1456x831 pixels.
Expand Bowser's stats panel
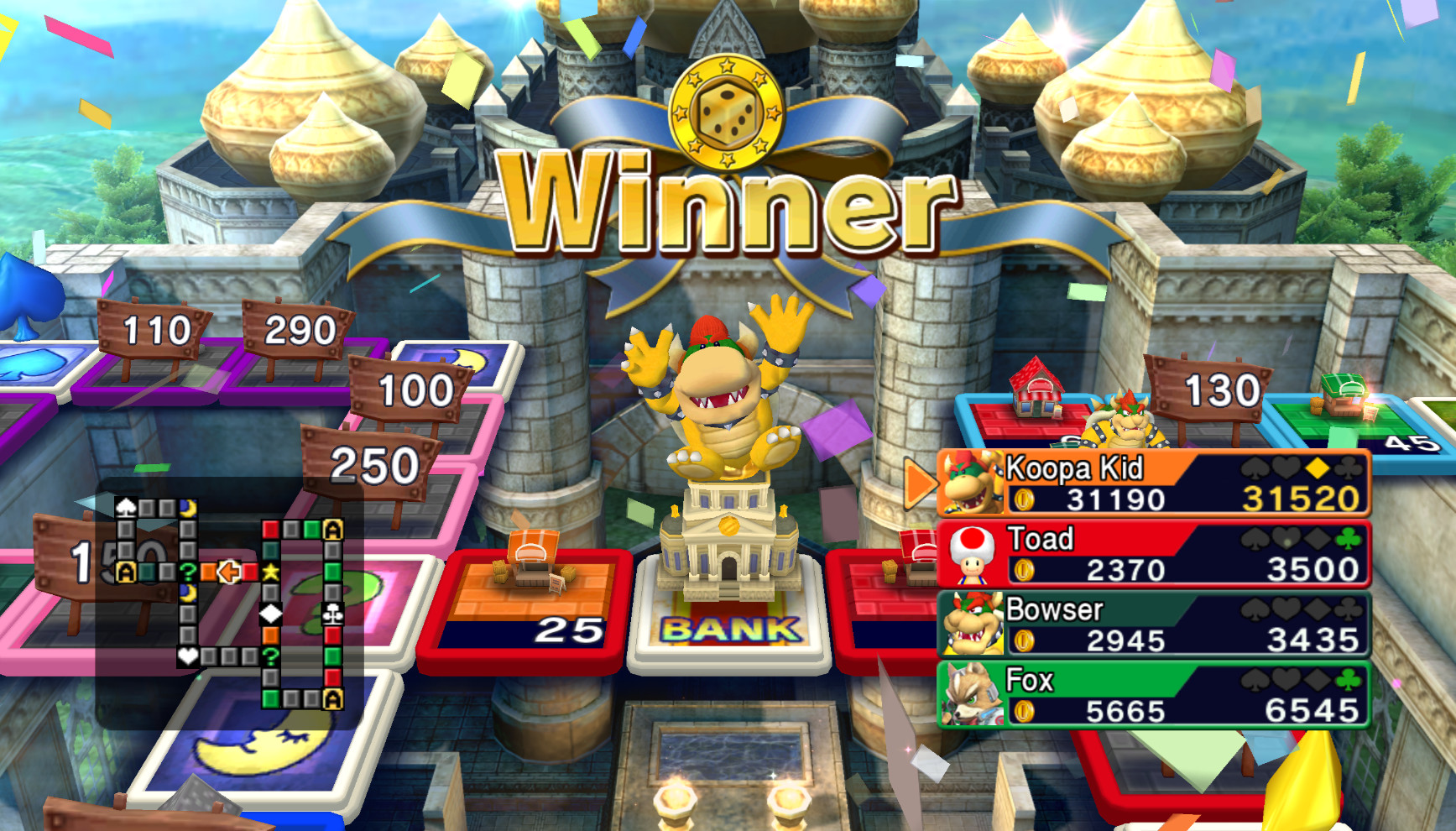pos(1158,625)
